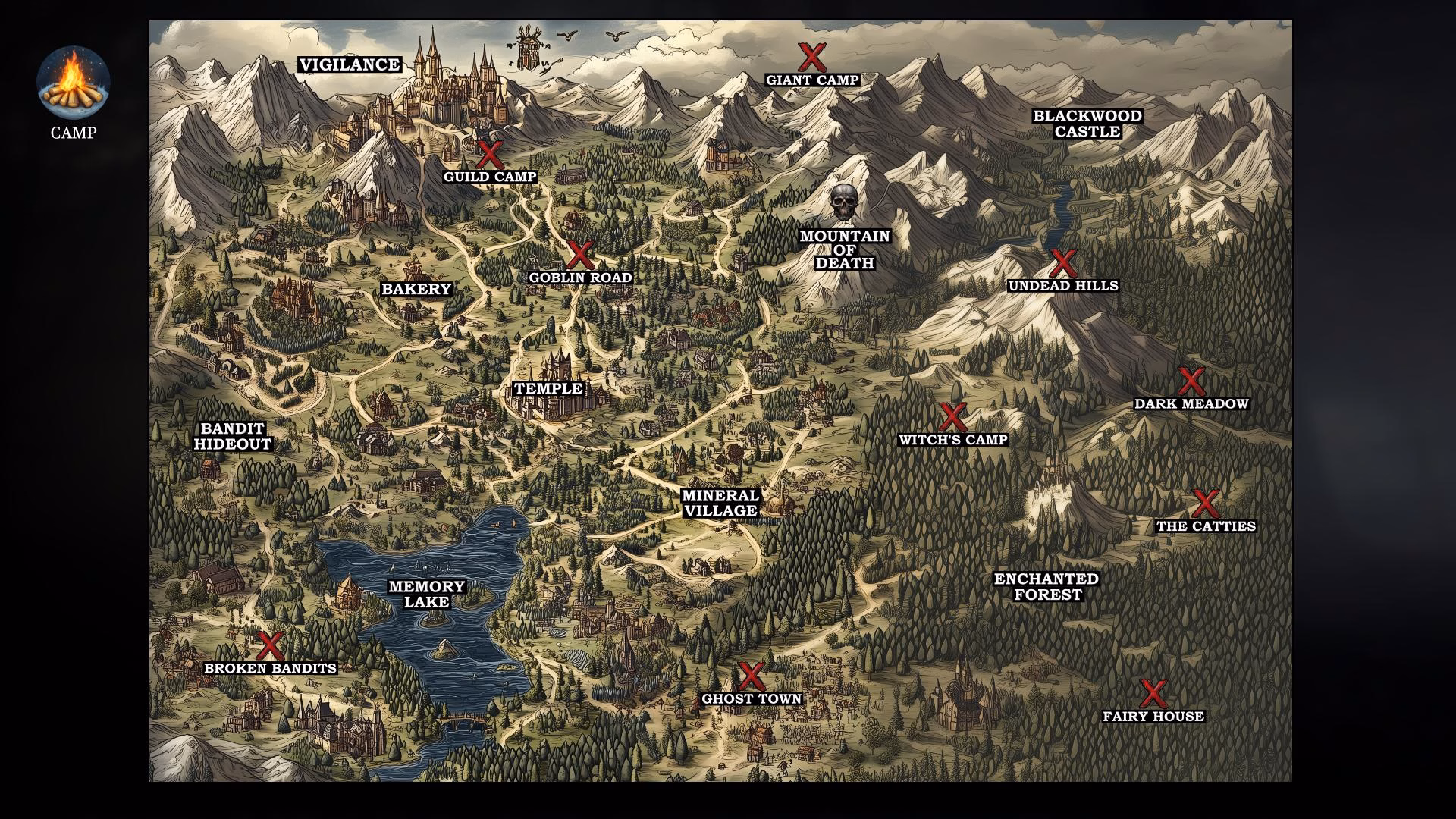Return to the Camp via campfire icon
Viewport: 1456px width, 819px height.
click(74, 81)
